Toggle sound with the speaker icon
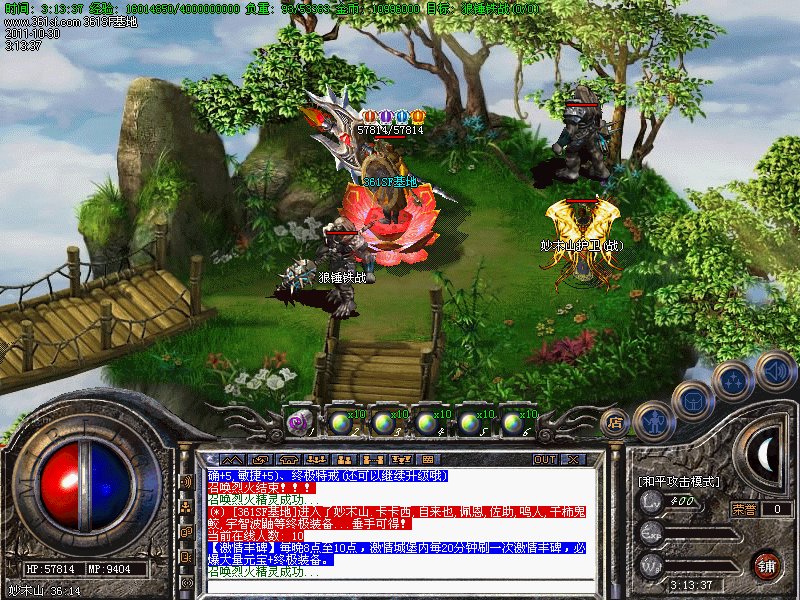The image size is (800, 600). coord(775,371)
